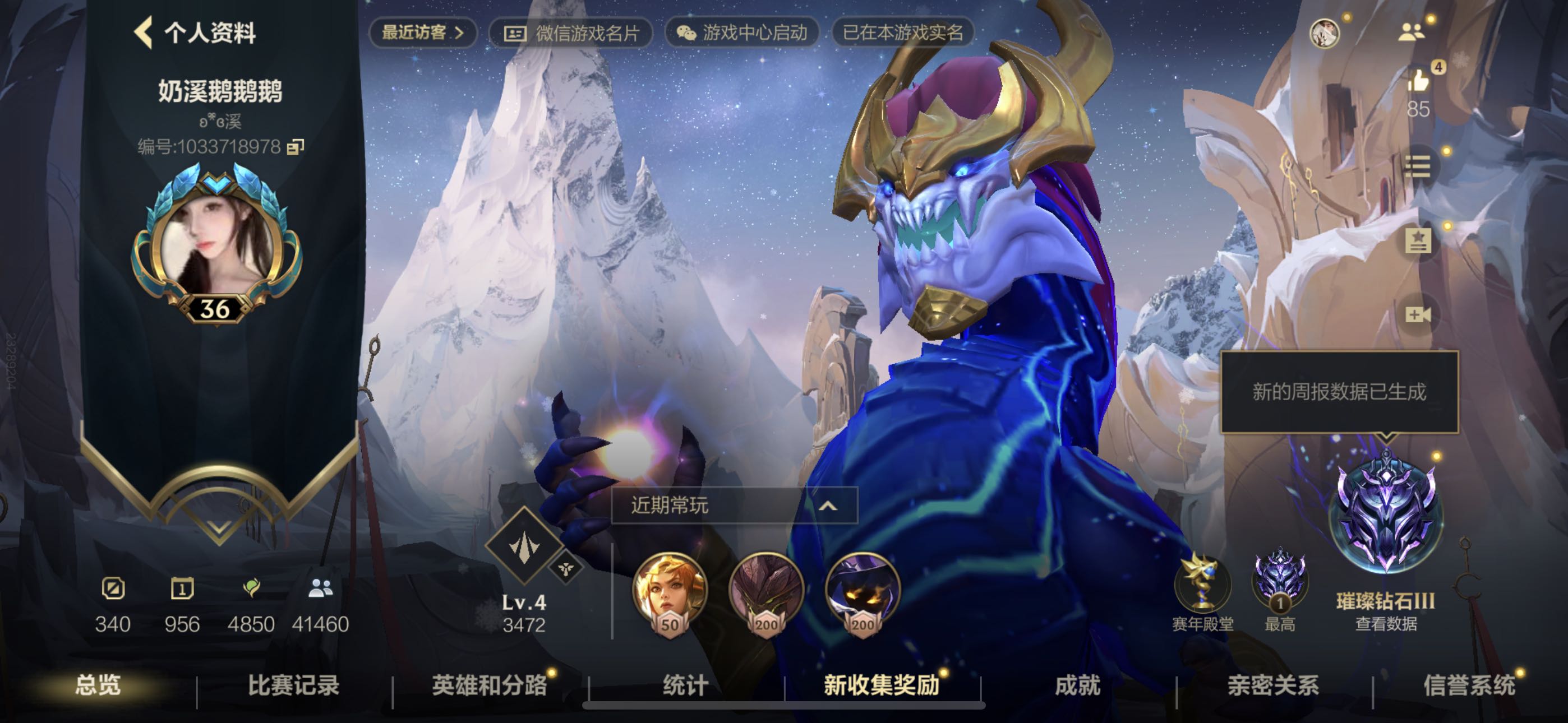Click the 游戏中心启动 button
The image size is (1568, 723).
[x=742, y=33]
